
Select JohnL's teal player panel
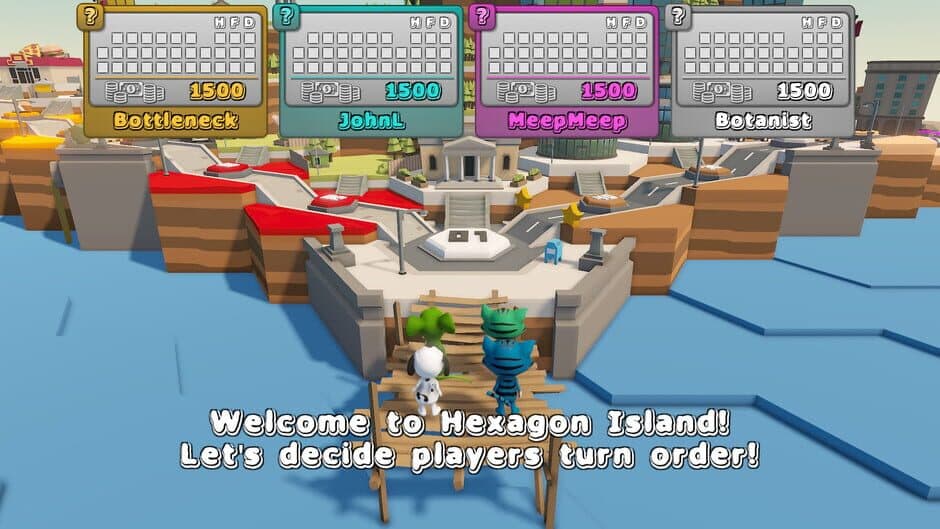(x=371, y=72)
